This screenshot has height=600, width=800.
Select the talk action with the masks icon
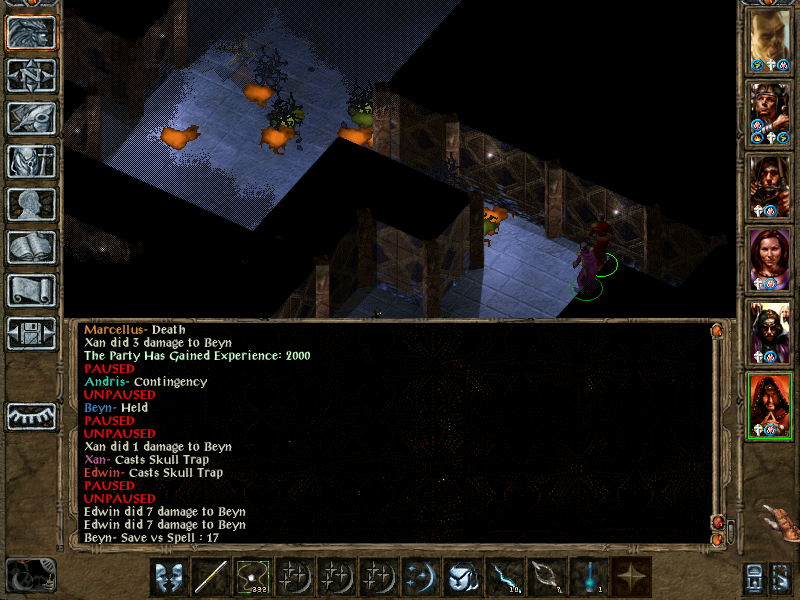coord(169,577)
